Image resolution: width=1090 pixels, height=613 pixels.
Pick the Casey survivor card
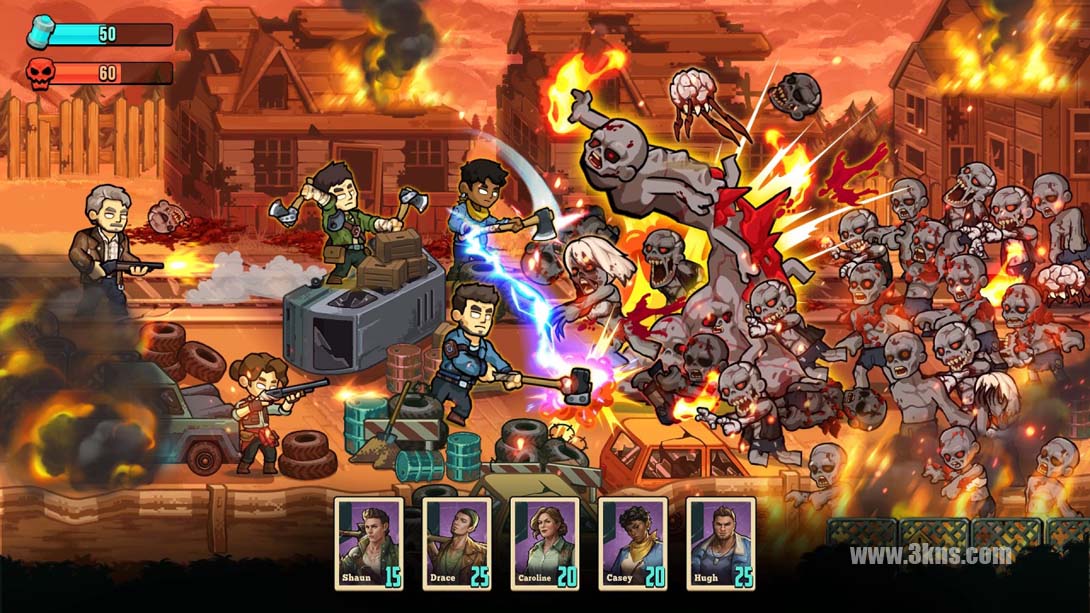tap(633, 543)
